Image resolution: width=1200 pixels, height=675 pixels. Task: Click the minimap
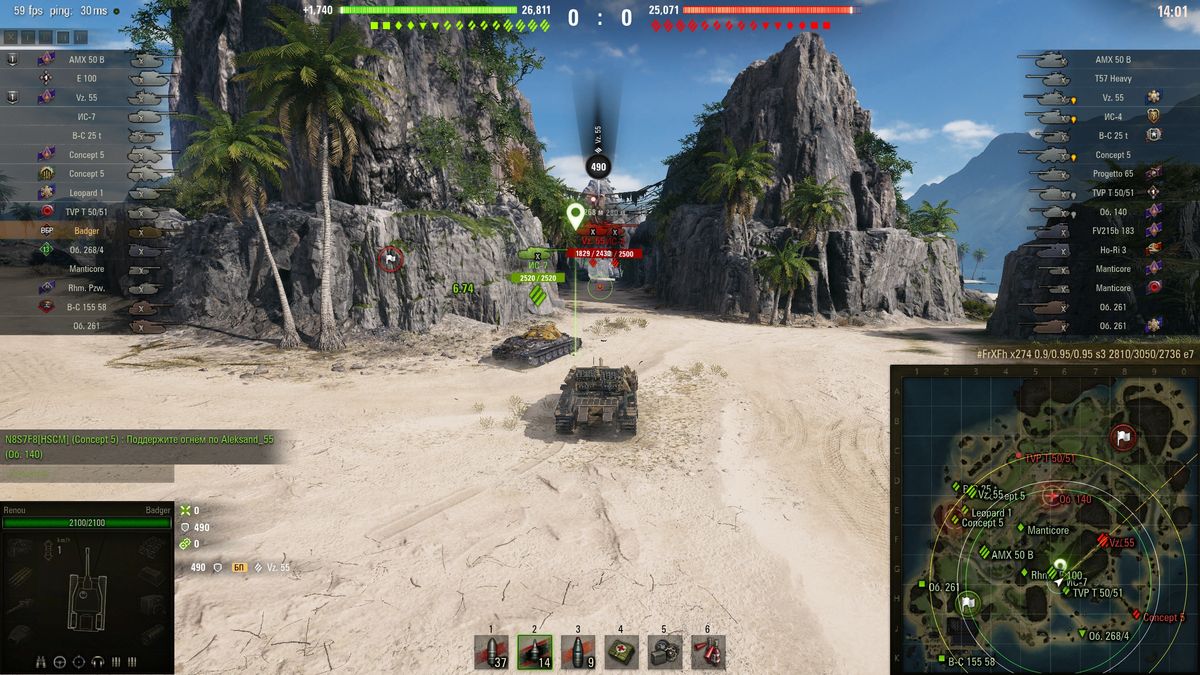(x=1044, y=519)
